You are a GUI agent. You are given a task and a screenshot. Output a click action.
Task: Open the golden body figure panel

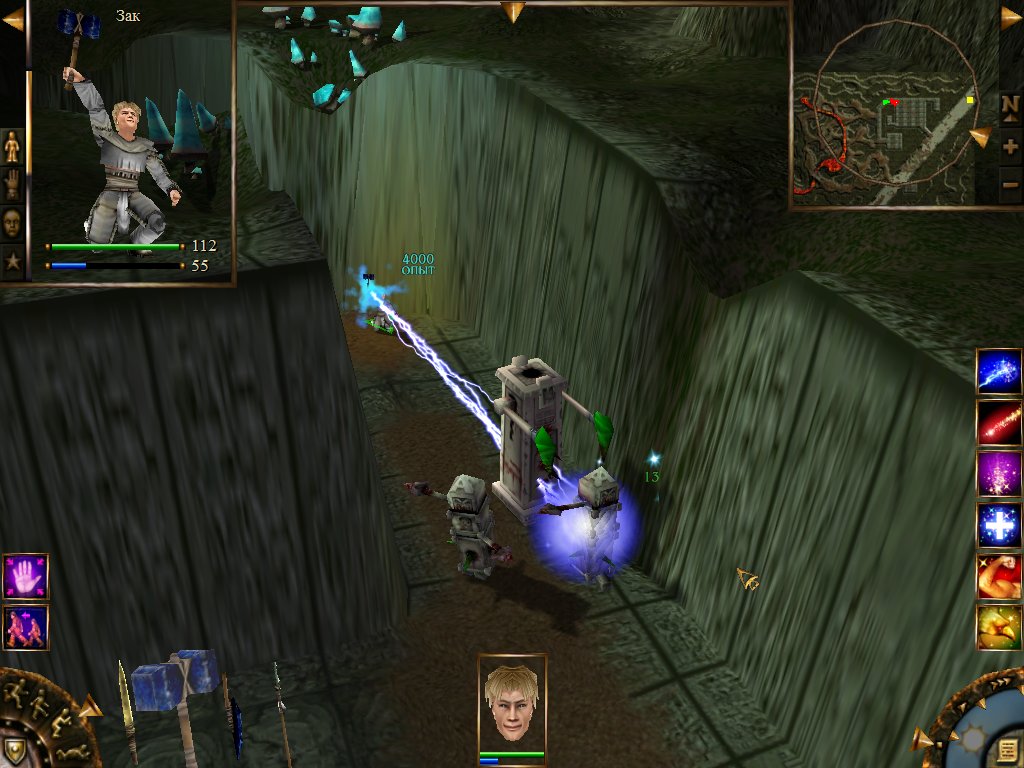click(12, 147)
